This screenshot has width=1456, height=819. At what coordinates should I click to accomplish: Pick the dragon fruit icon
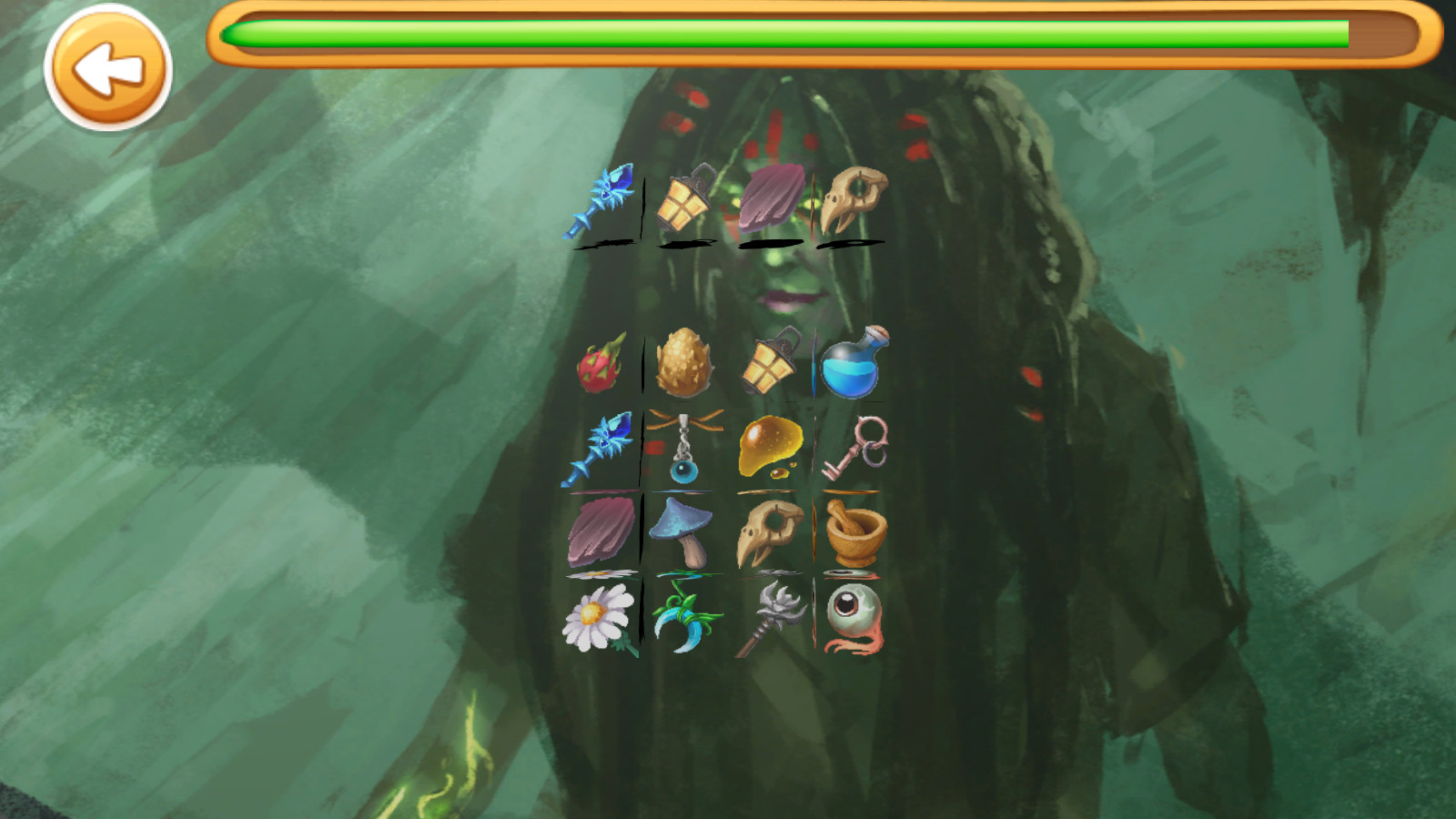[602, 362]
